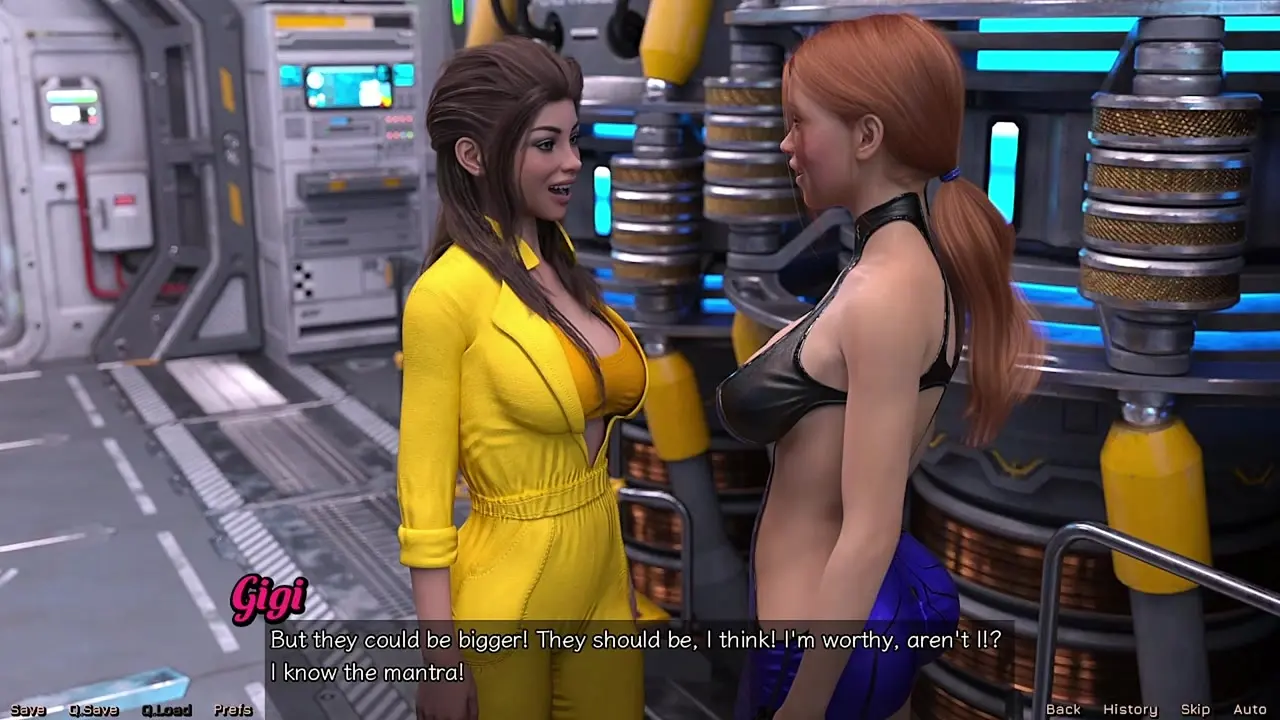Load quick save via Q.Load

[166, 710]
